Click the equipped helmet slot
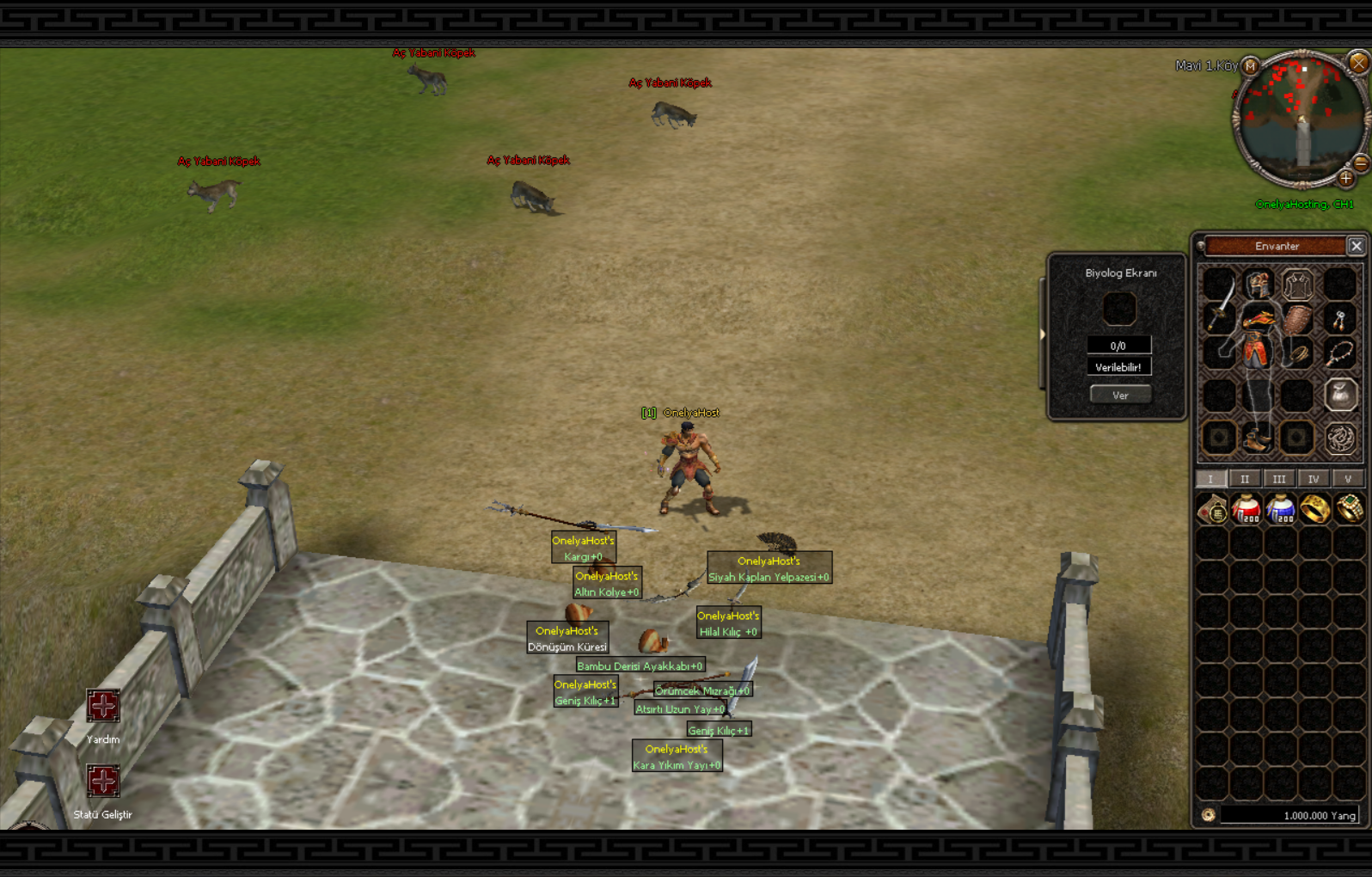Image resolution: width=1372 pixels, height=877 pixels. point(1259,285)
